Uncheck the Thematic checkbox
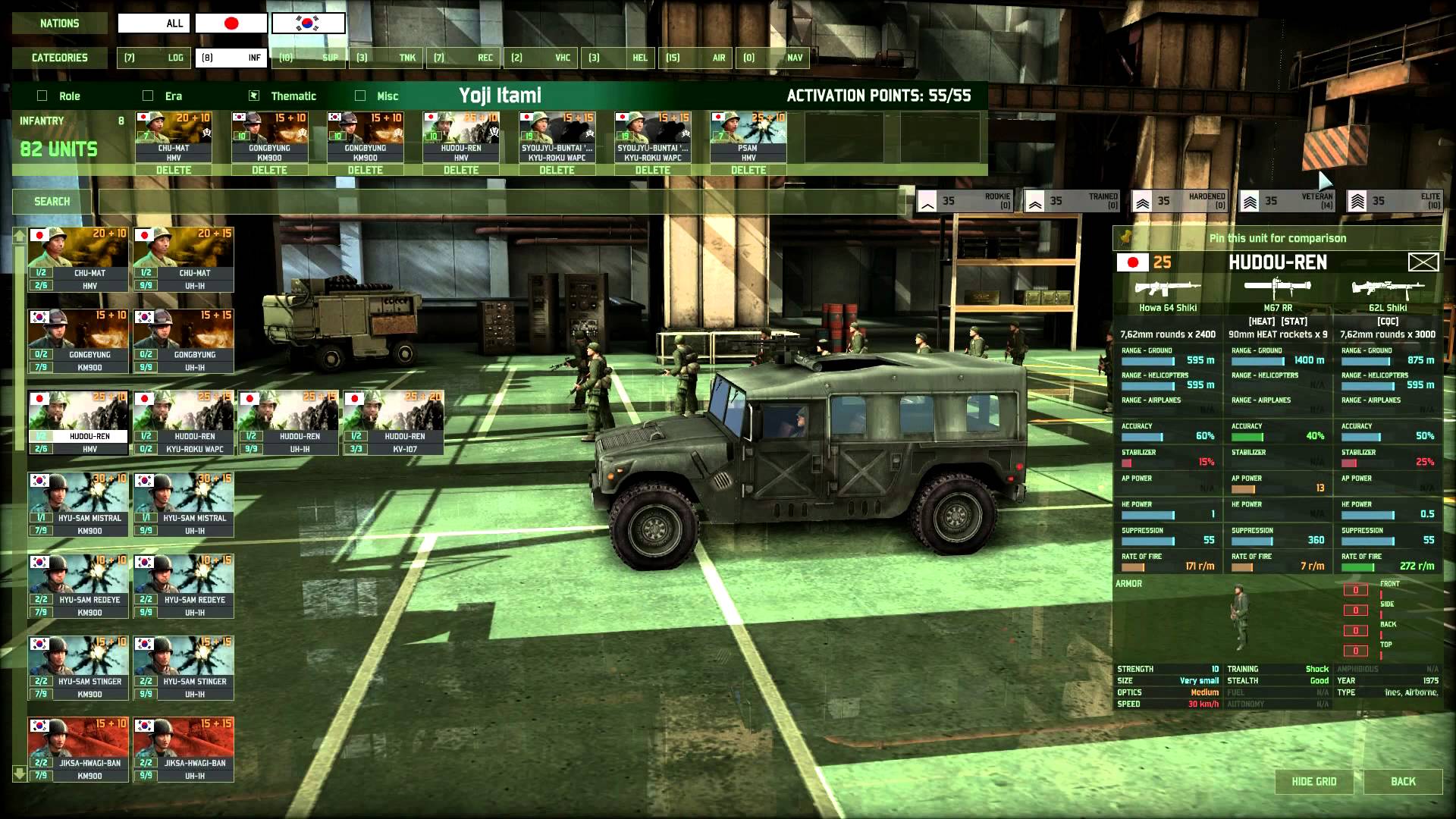Screen dimensions: 1456x819 [254, 96]
